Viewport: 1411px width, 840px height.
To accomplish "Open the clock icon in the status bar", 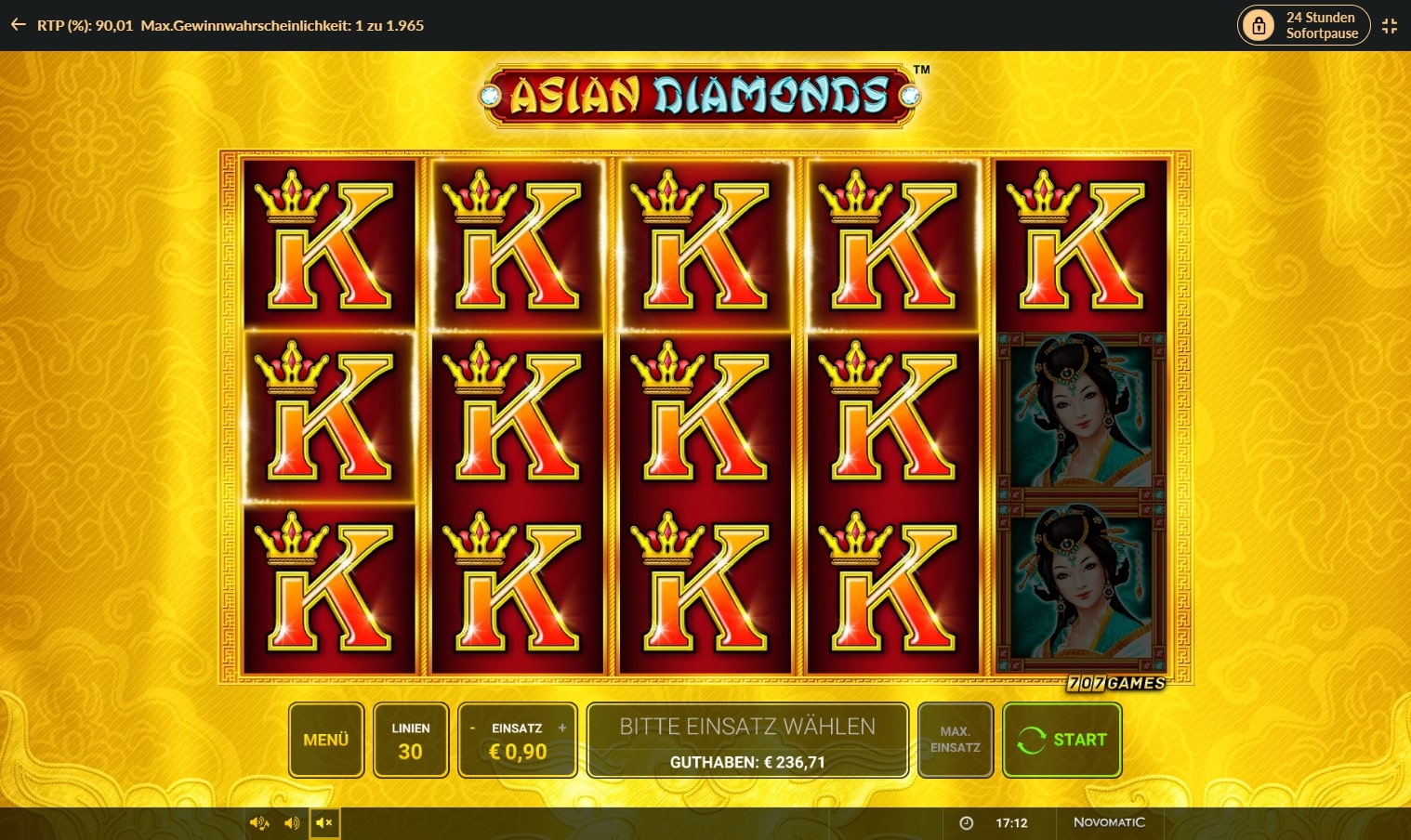I will pyautogui.click(x=967, y=822).
